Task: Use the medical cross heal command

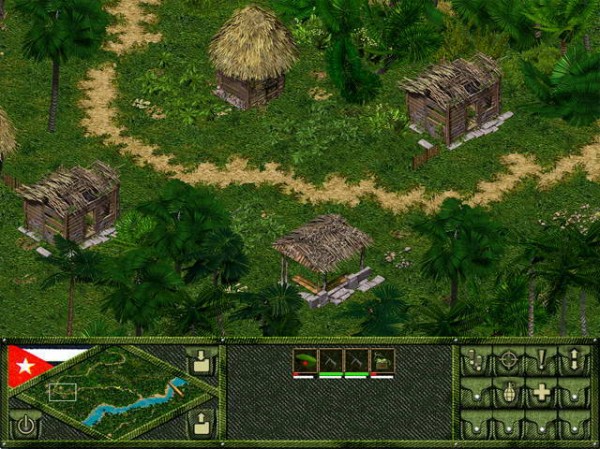Action: tap(542, 392)
